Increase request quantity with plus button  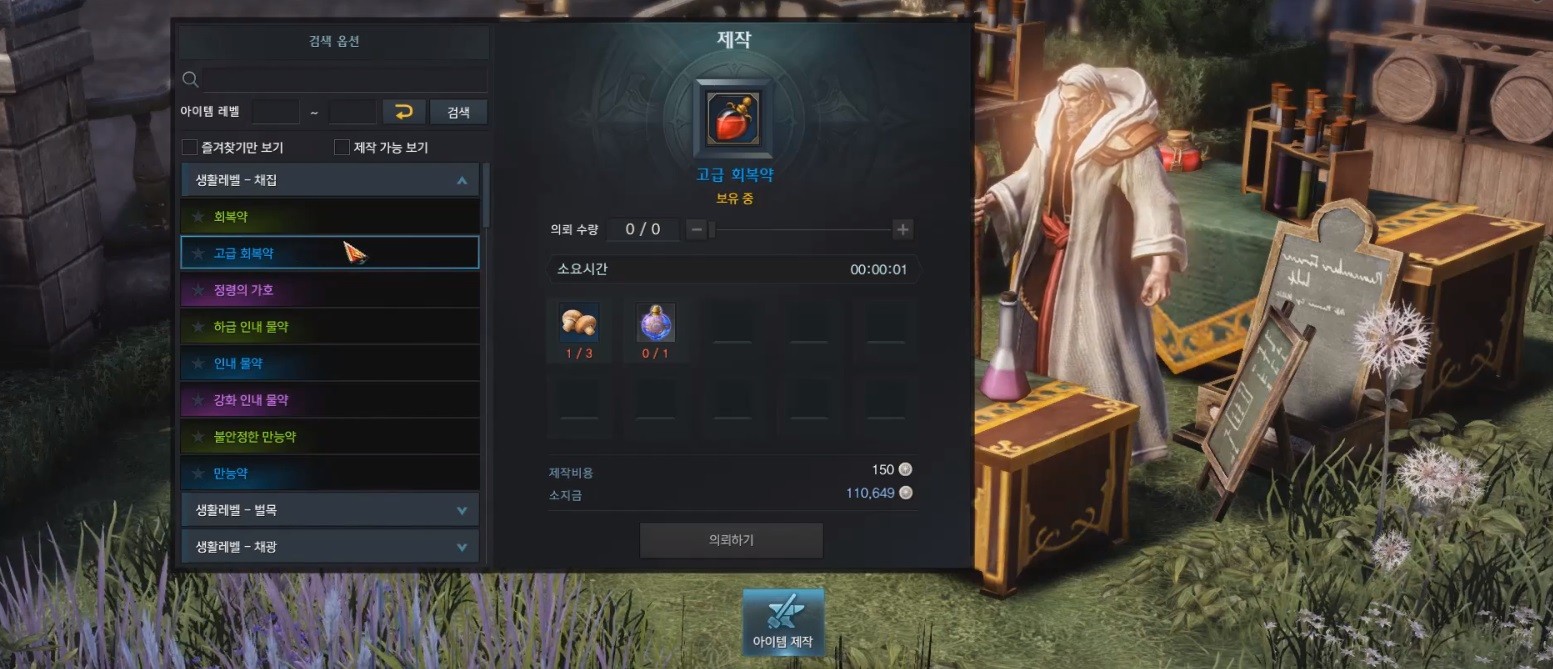[903, 230]
